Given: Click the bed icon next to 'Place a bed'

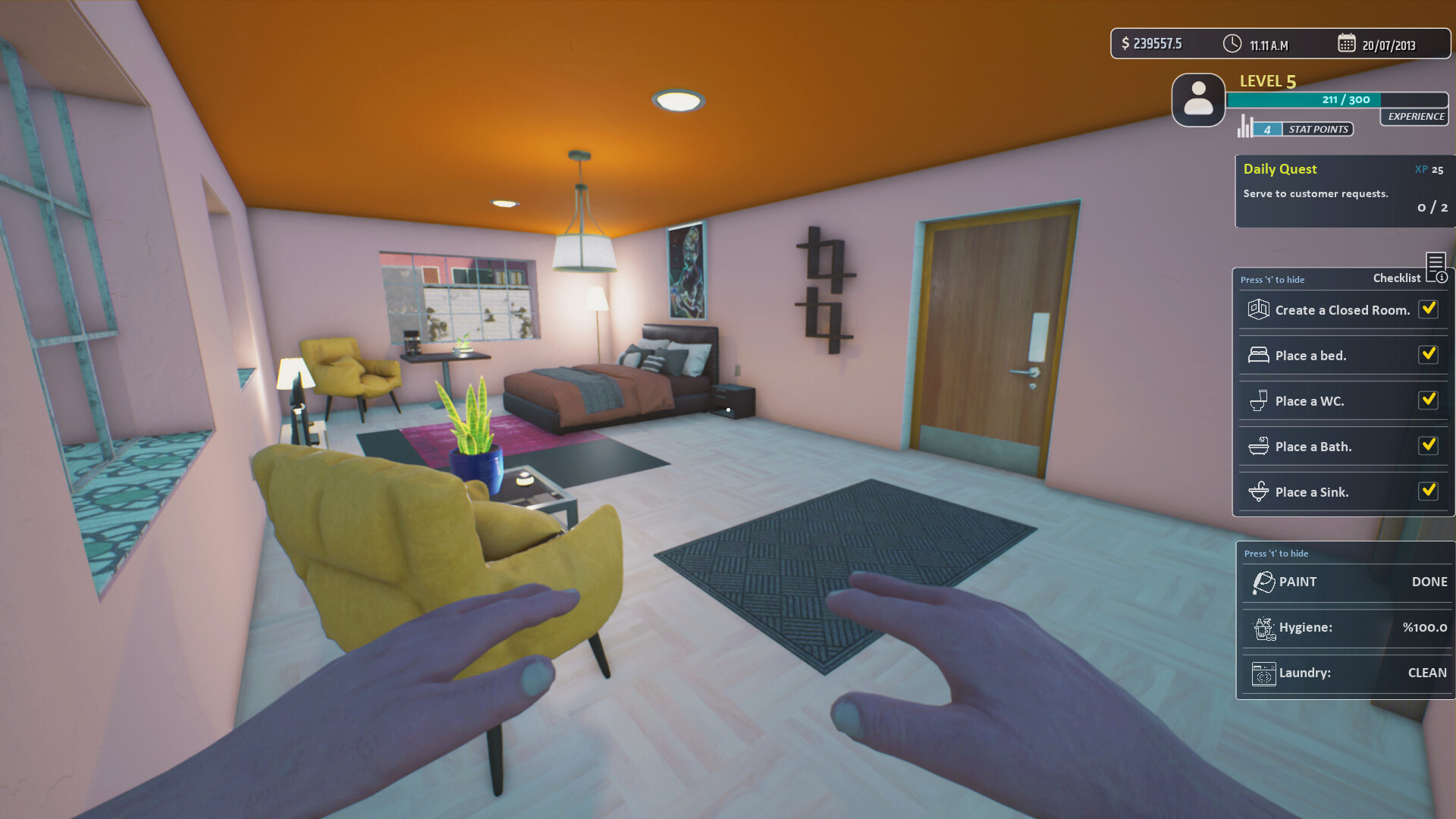Looking at the screenshot, I should [1257, 354].
